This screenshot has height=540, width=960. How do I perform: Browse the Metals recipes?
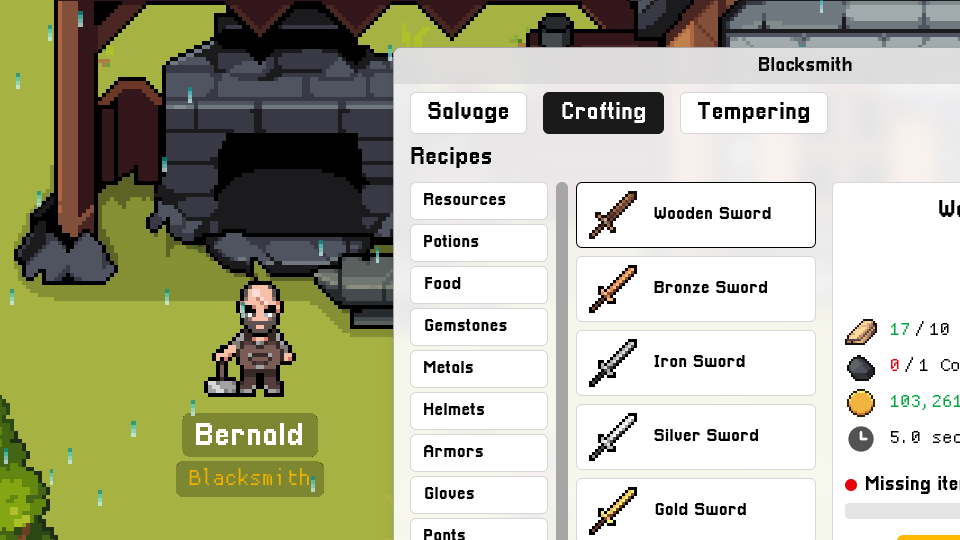tap(478, 368)
